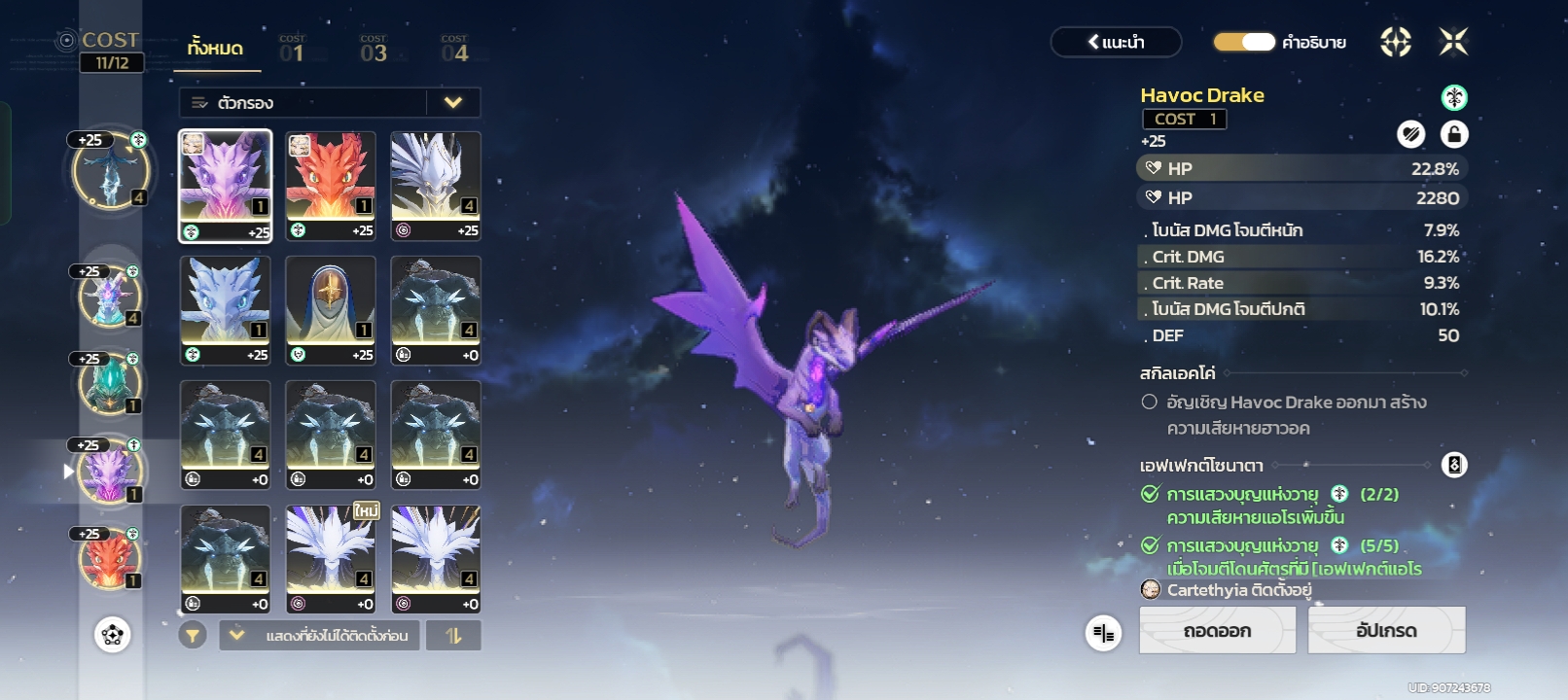Open the ตัวกรอง filter dropdown

click(329, 103)
